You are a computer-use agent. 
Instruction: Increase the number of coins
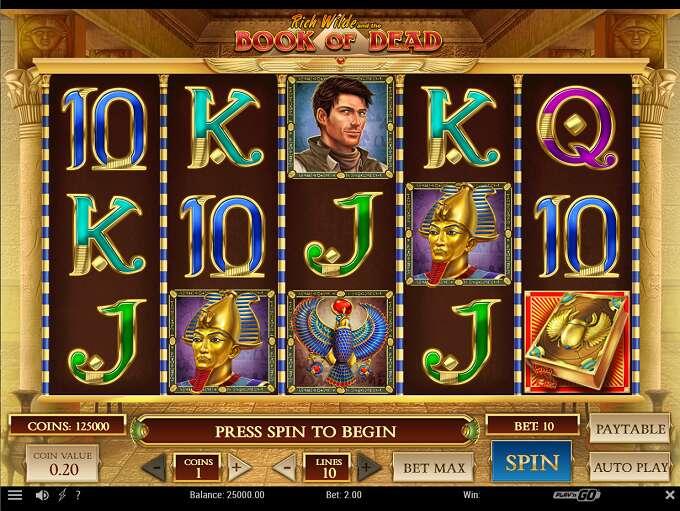tap(236, 467)
